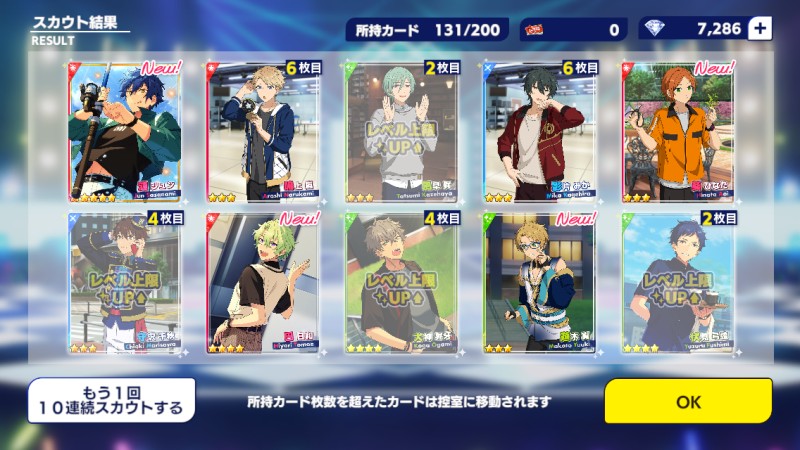Select the Koga Ogami card
This screenshot has width=800, height=450.
coord(402,283)
